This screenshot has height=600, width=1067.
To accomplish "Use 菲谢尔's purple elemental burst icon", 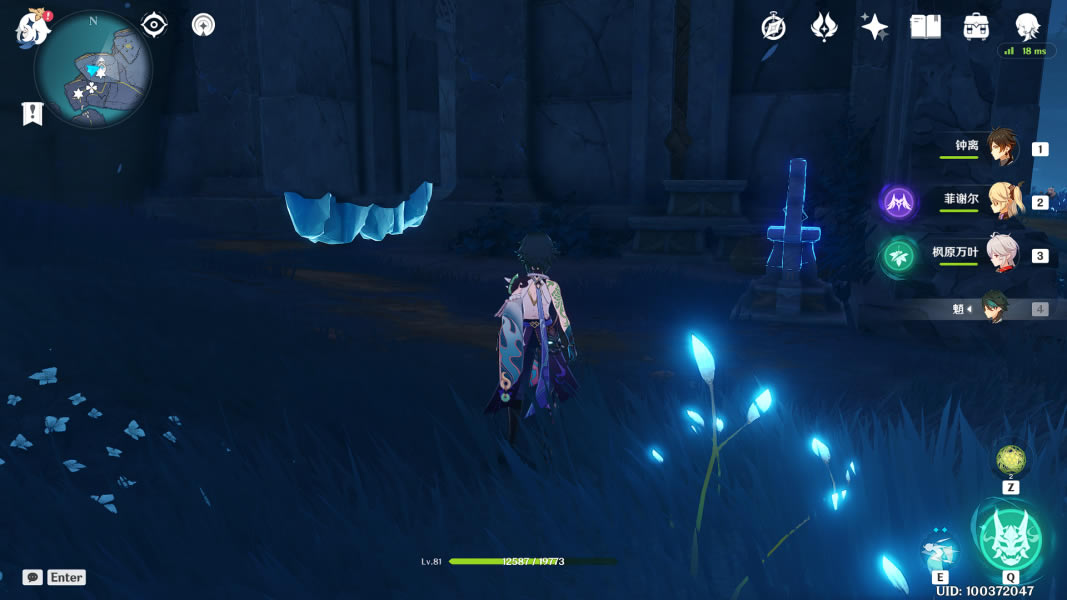I will (x=898, y=203).
